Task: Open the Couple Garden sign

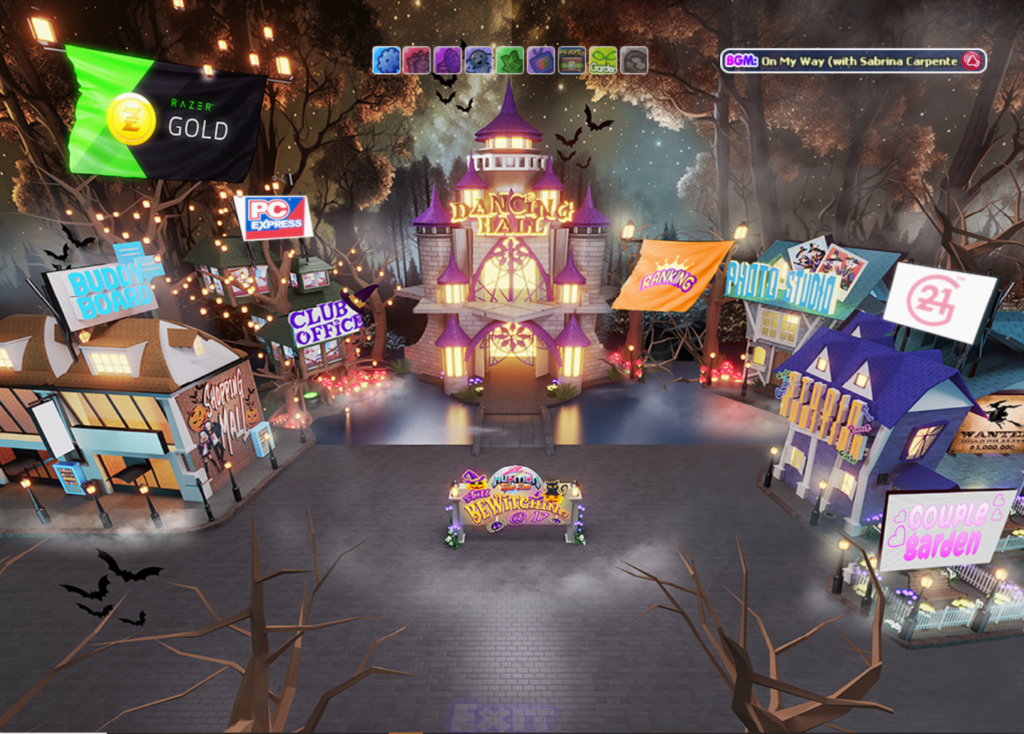Action: click(x=945, y=529)
